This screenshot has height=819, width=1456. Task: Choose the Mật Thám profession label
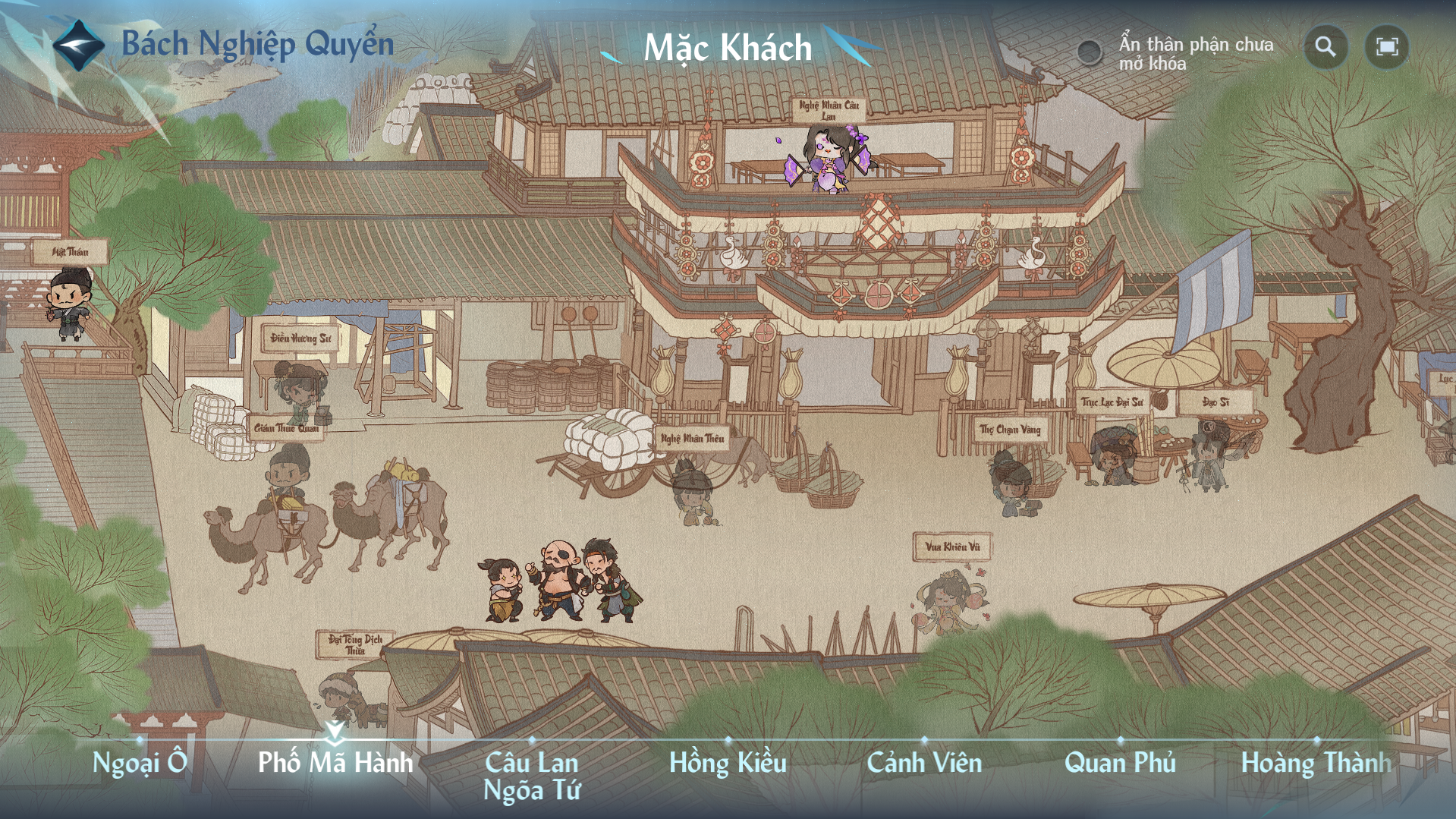coord(70,252)
